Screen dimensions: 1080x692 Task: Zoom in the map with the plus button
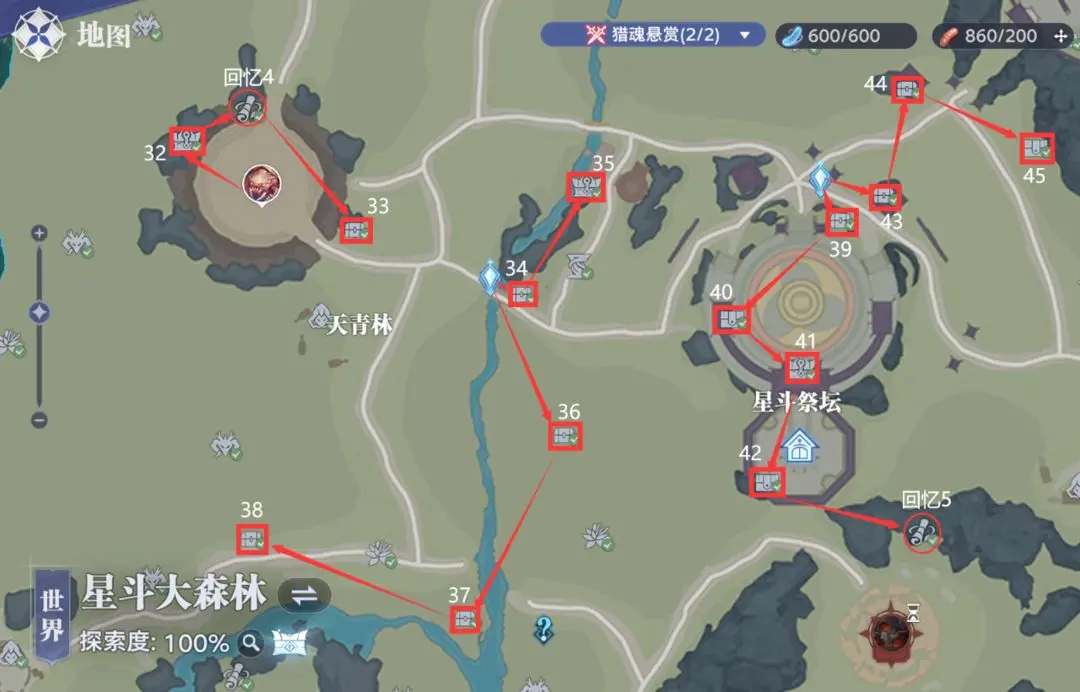pyautogui.click(x=39, y=233)
